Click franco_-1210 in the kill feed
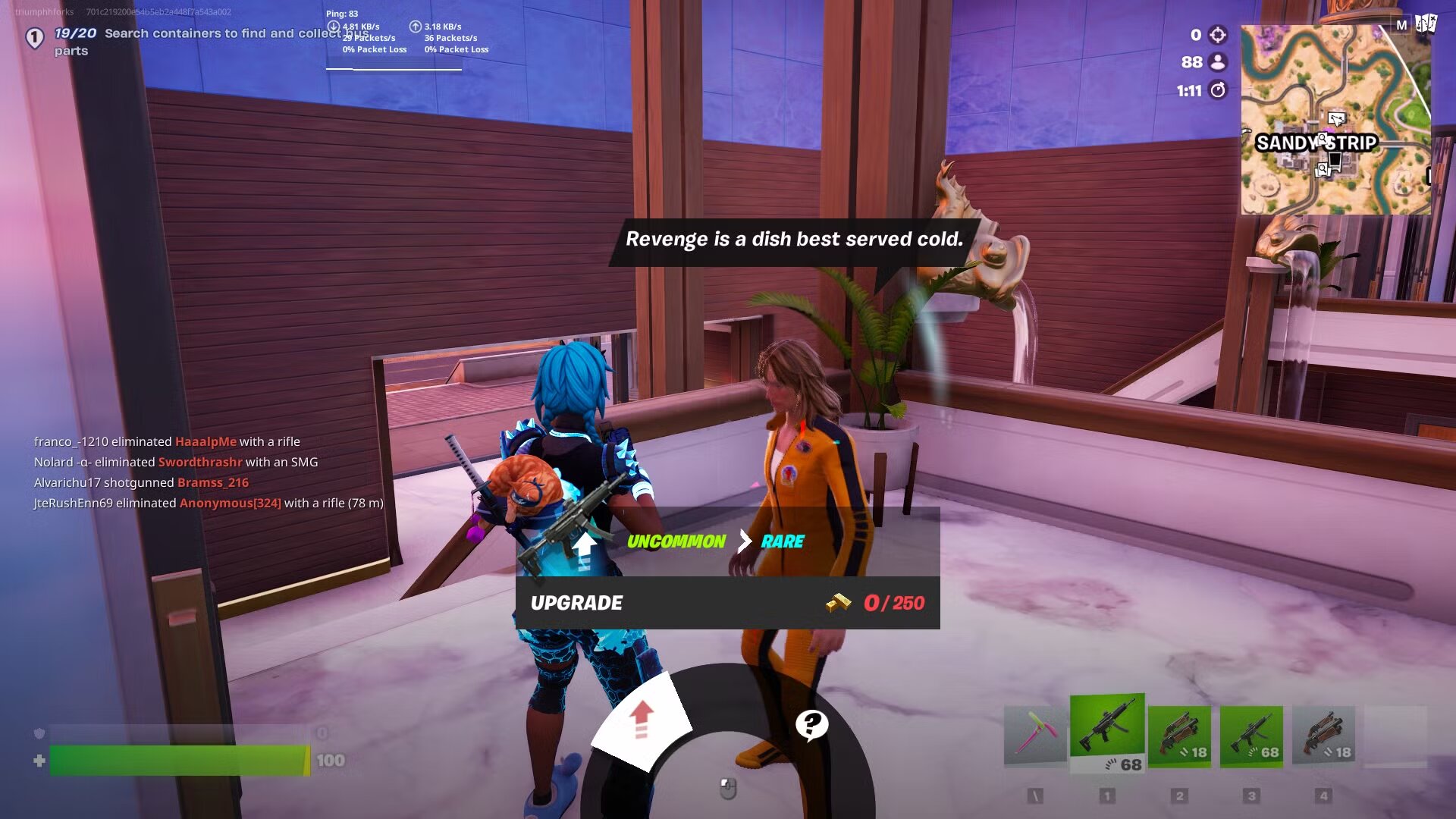This screenshot has height=819, width=1456. pos(73,441)
